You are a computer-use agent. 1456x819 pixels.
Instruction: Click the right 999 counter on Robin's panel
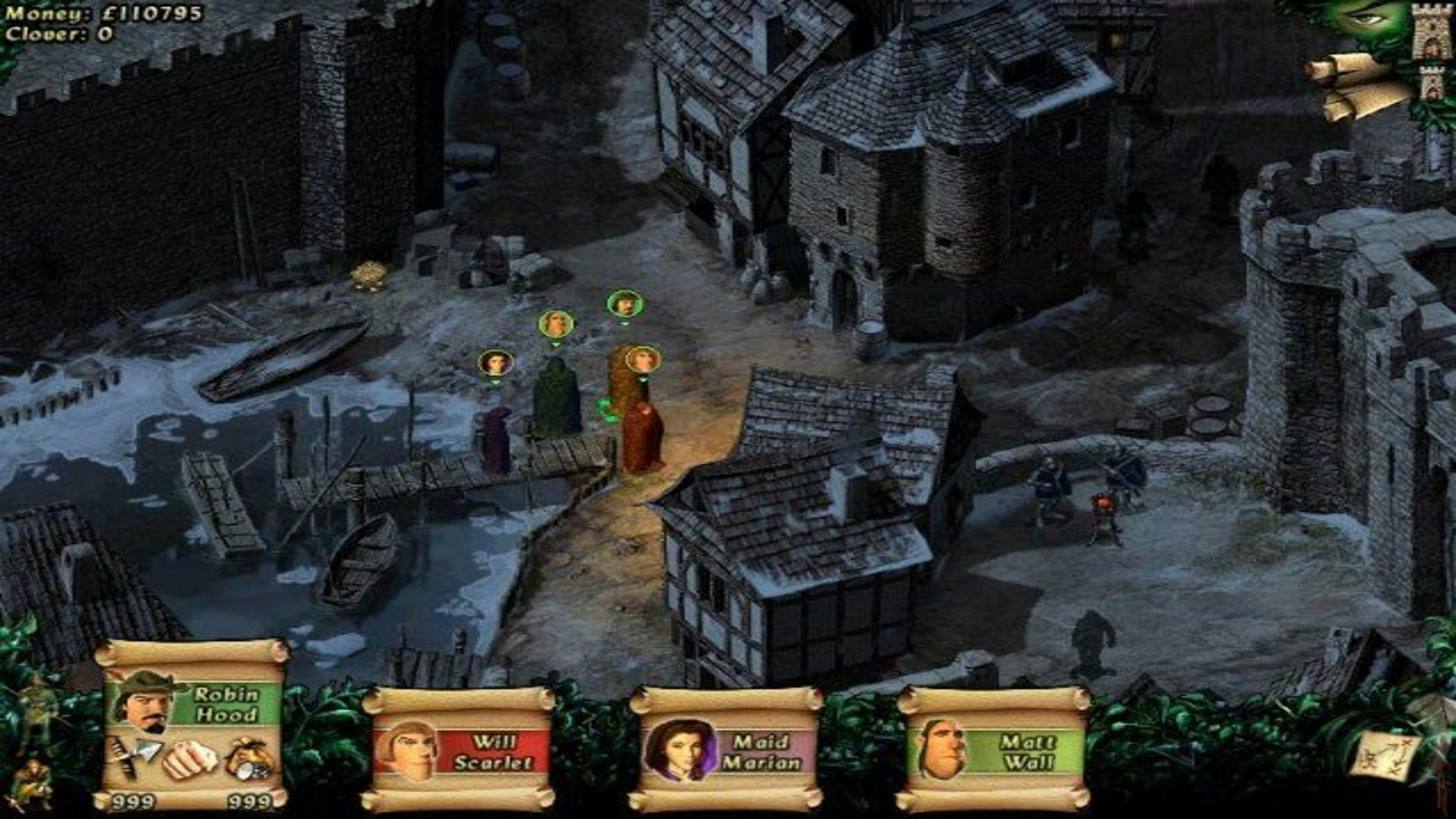tap(248, 799)
